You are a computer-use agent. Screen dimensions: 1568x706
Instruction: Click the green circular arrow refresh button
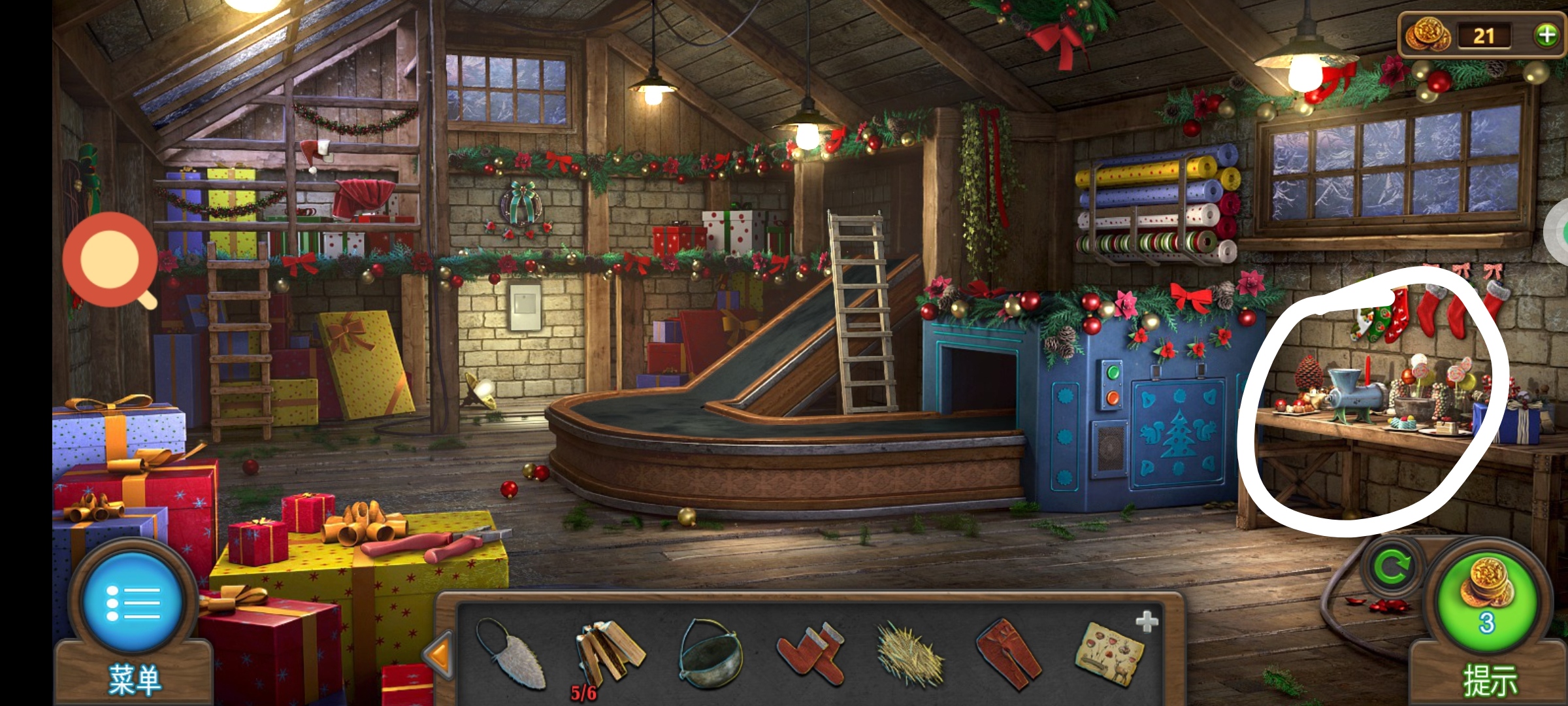1392,566
